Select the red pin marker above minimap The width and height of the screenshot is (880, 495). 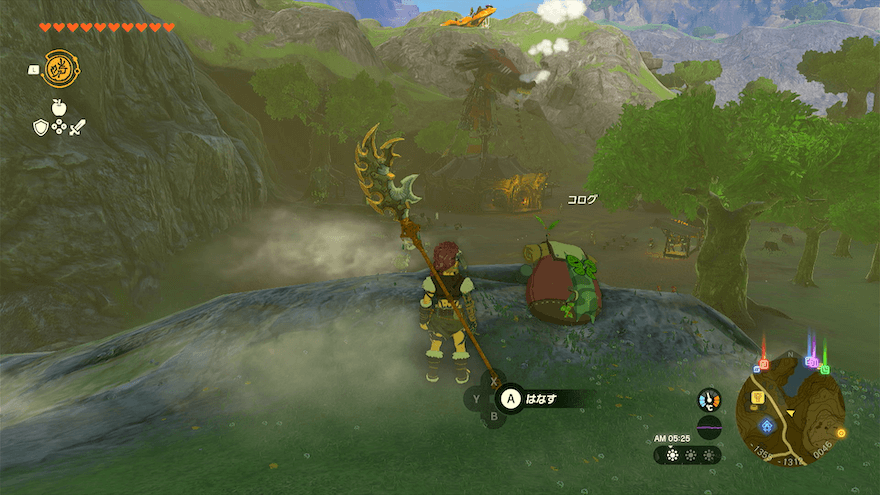click(763, 363)
